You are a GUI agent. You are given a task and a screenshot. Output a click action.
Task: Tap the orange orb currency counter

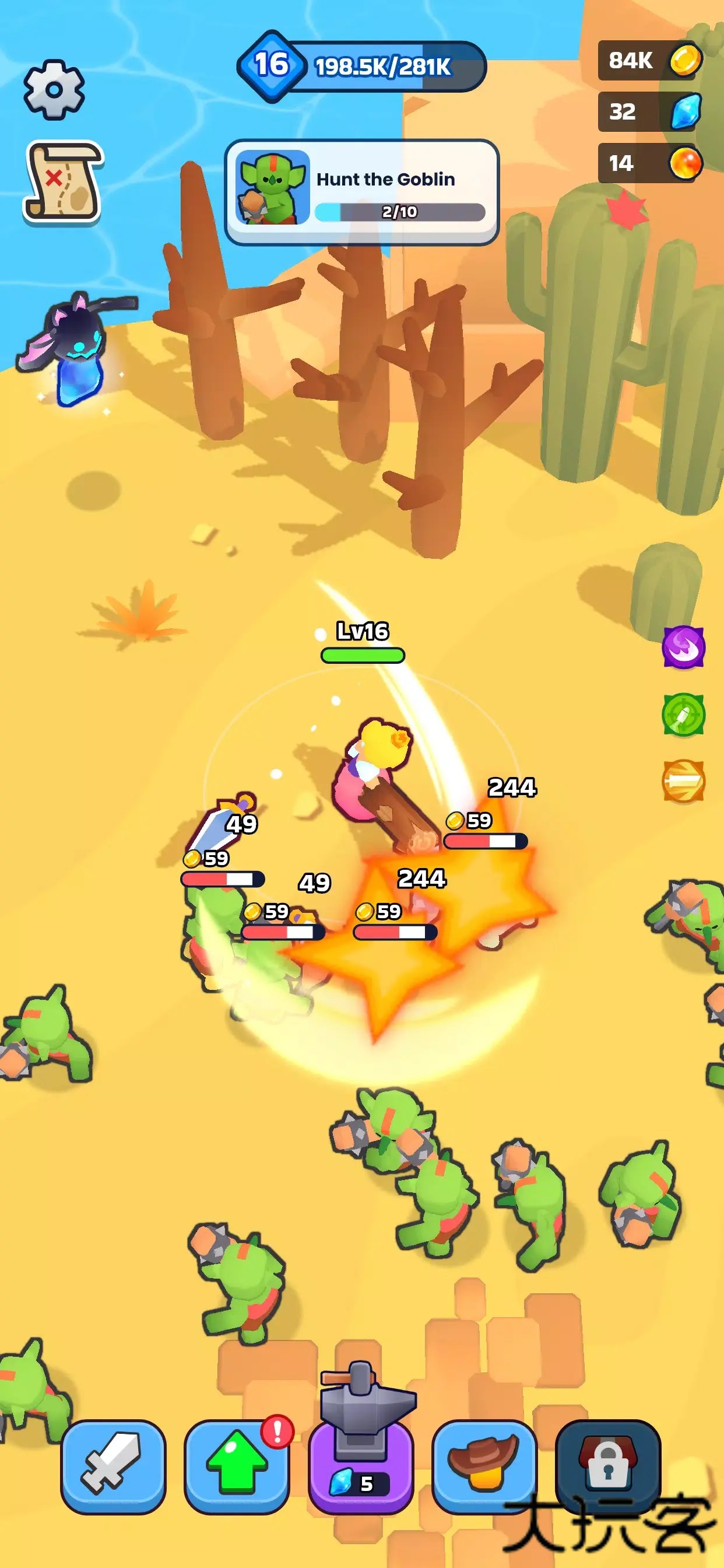[x=650, y=163]
